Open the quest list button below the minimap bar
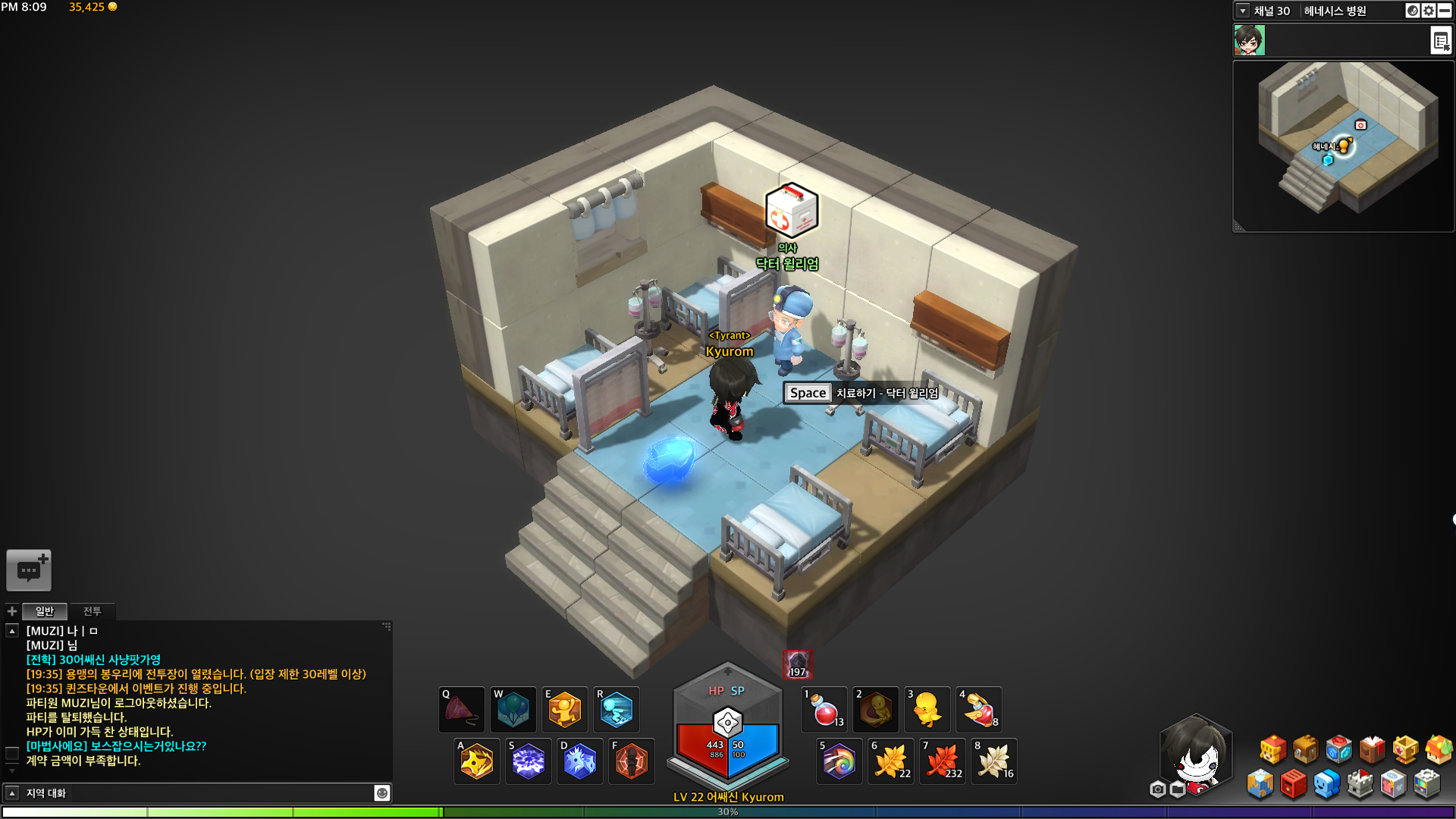Viewport: 1456px width, 819px height. (x=1441, y=40)
